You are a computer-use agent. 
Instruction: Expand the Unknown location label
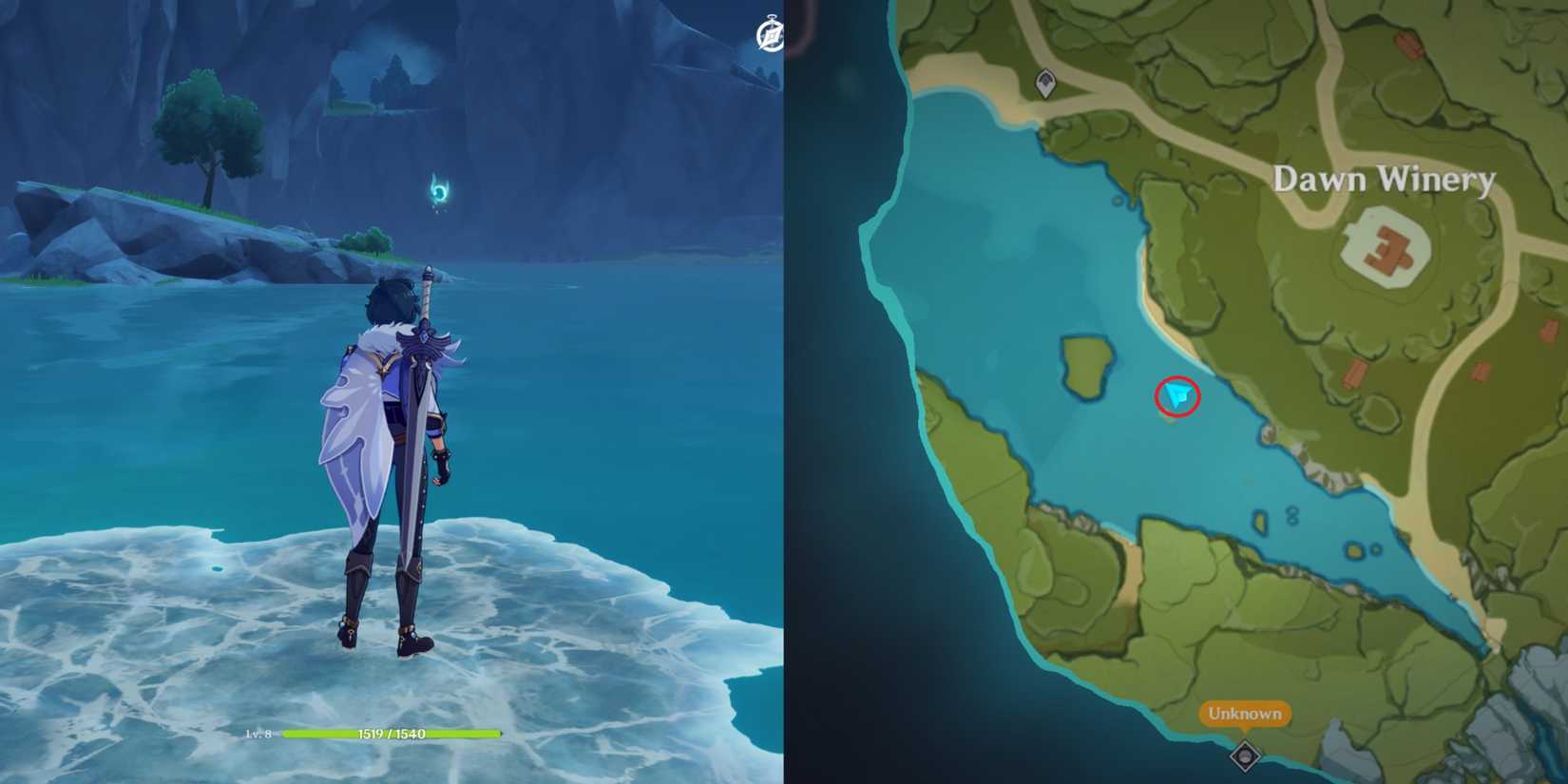tap(1245, 711)
